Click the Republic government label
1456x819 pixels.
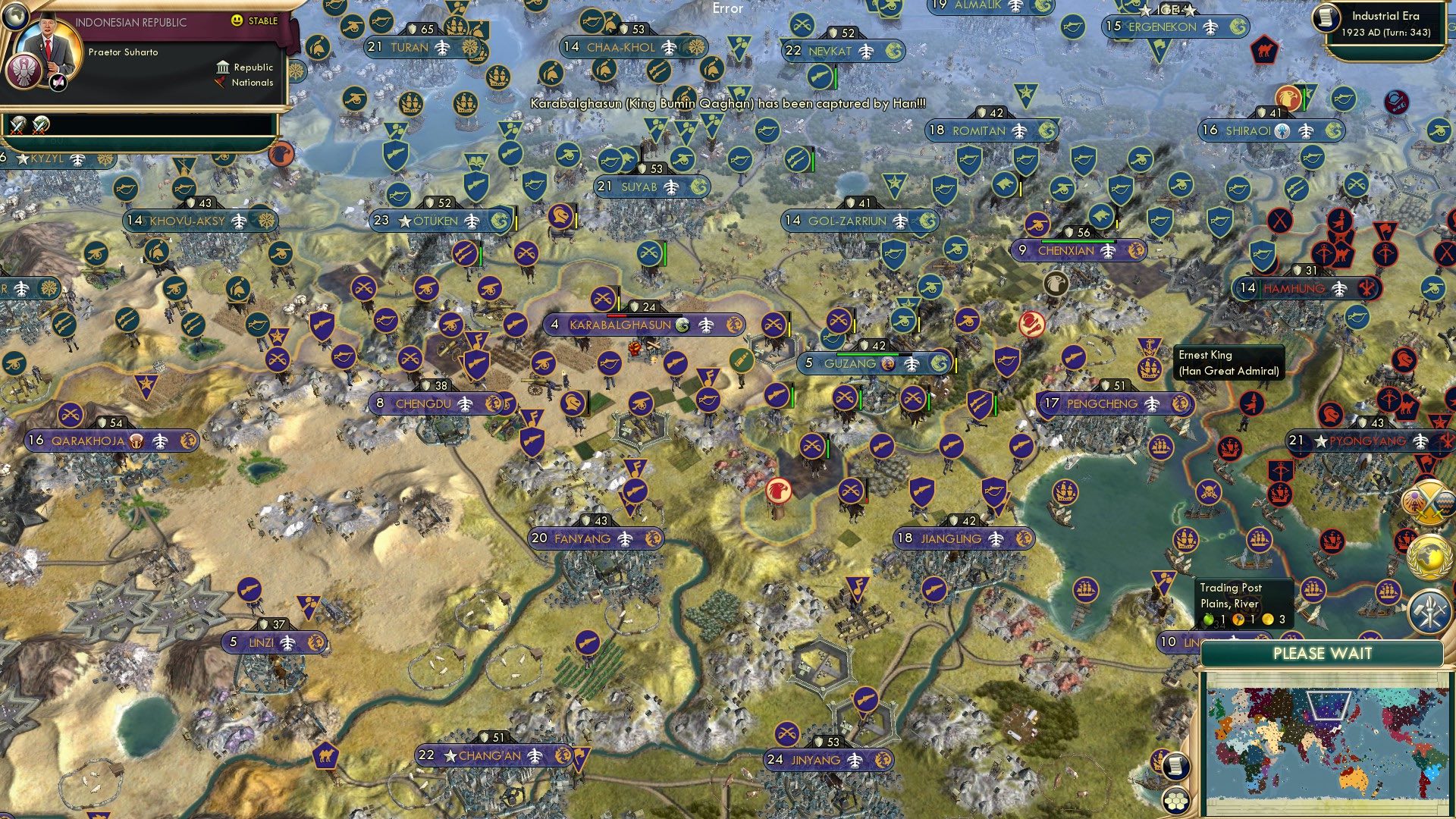(253, 67)
